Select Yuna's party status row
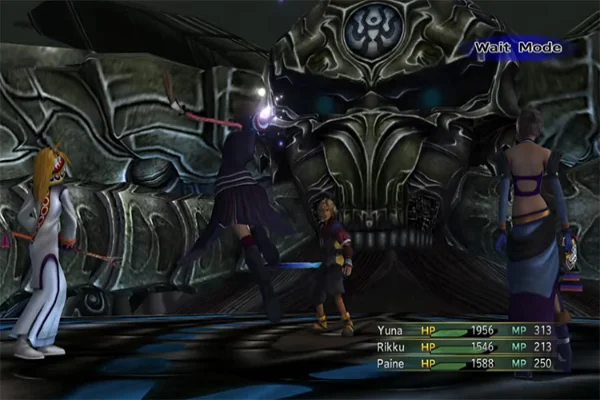The height and width of the screenshot is (400, 600). click(470, 330)
